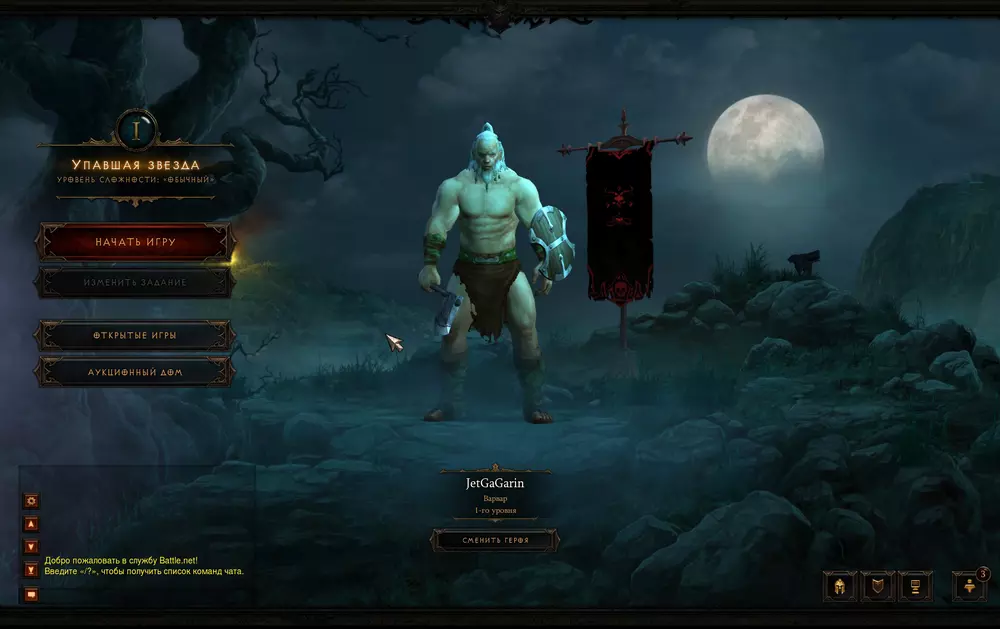Select the Упавшая звезда quest emblem

coord(136,128)
